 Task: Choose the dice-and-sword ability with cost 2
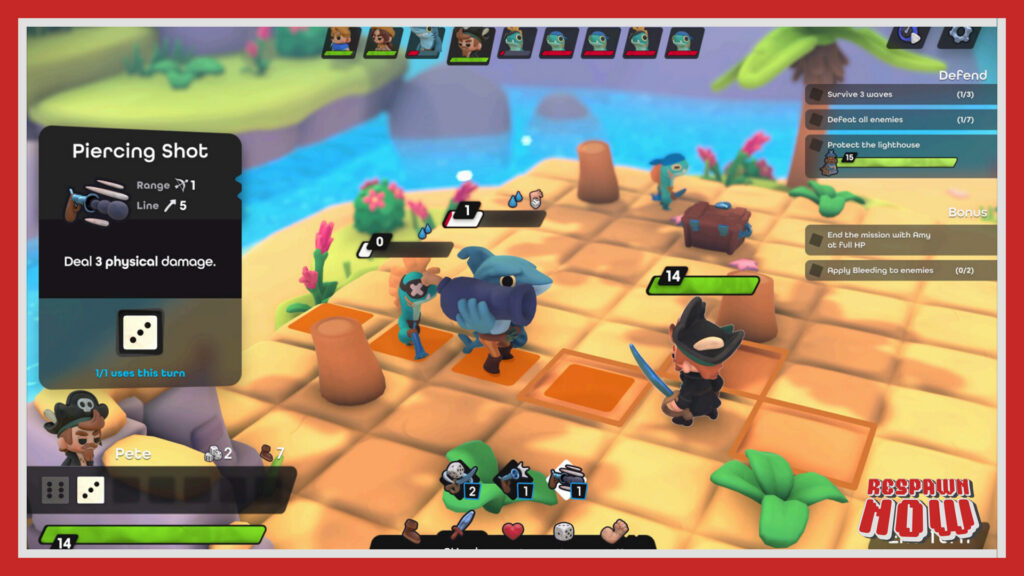[461, 478]
